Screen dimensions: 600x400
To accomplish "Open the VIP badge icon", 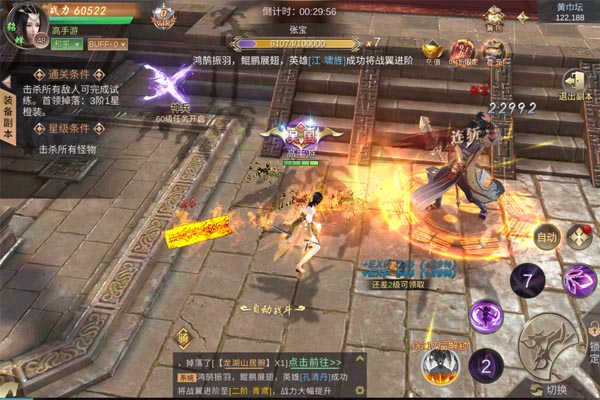I will coord(163,15).
